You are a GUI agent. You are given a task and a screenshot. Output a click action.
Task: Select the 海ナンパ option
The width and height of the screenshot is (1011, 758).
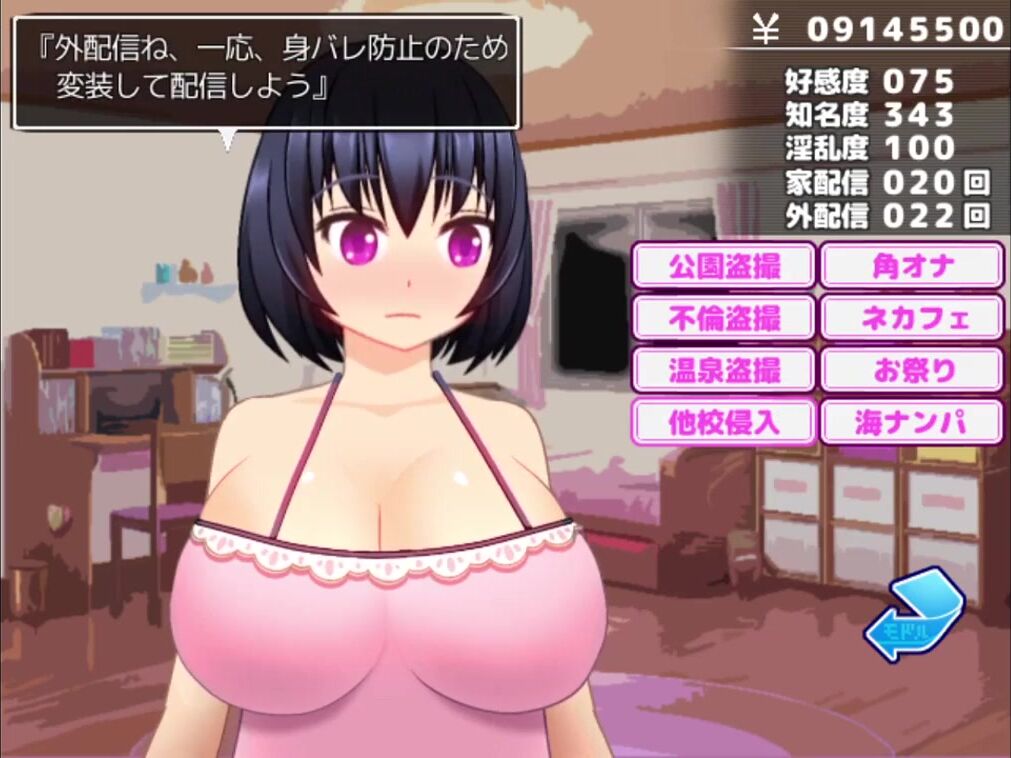(912, 421)
